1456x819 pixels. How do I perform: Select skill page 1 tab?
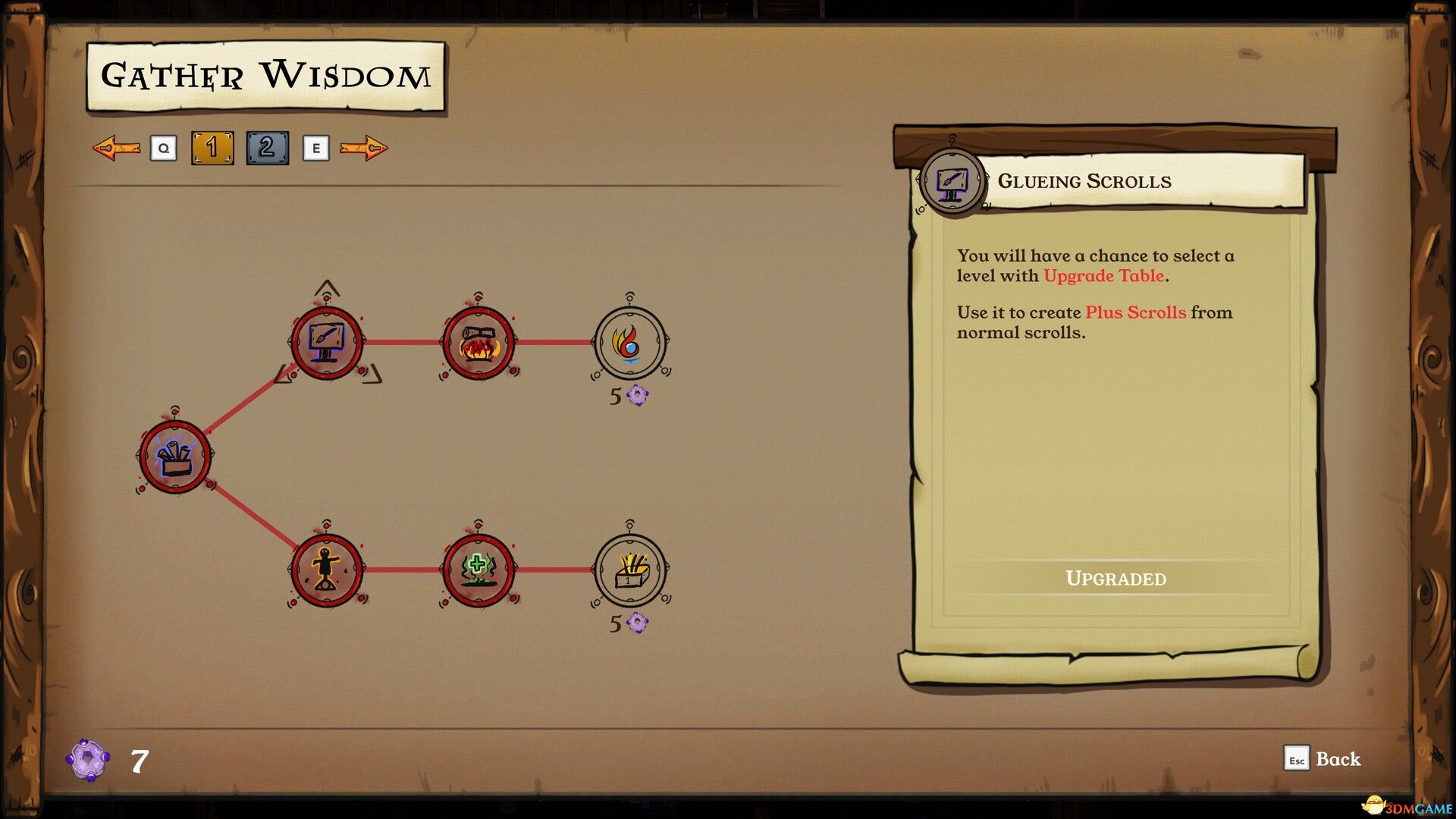tap(213, 148)
